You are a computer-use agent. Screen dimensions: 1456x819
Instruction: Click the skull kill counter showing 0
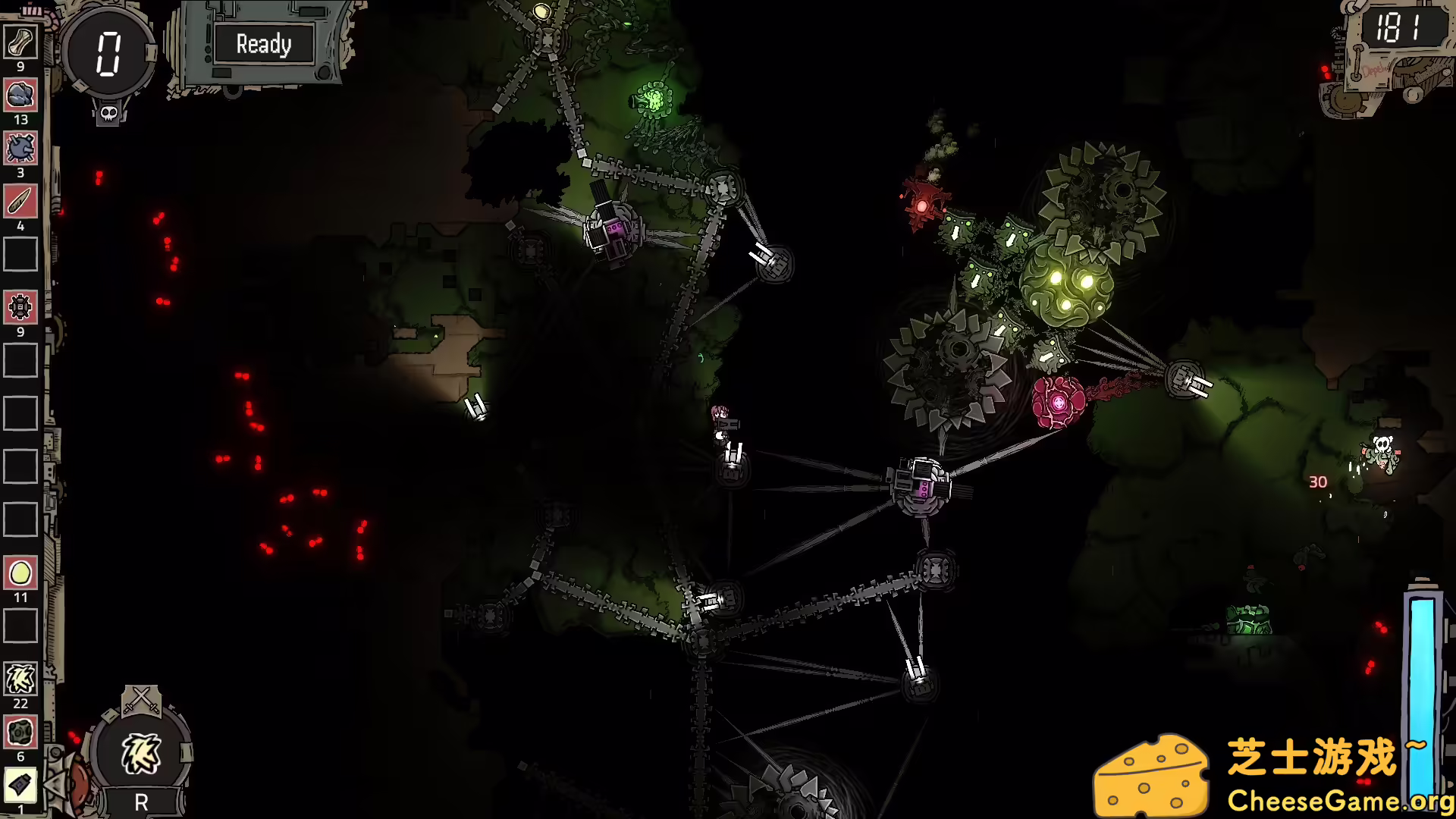click(109, 53)
